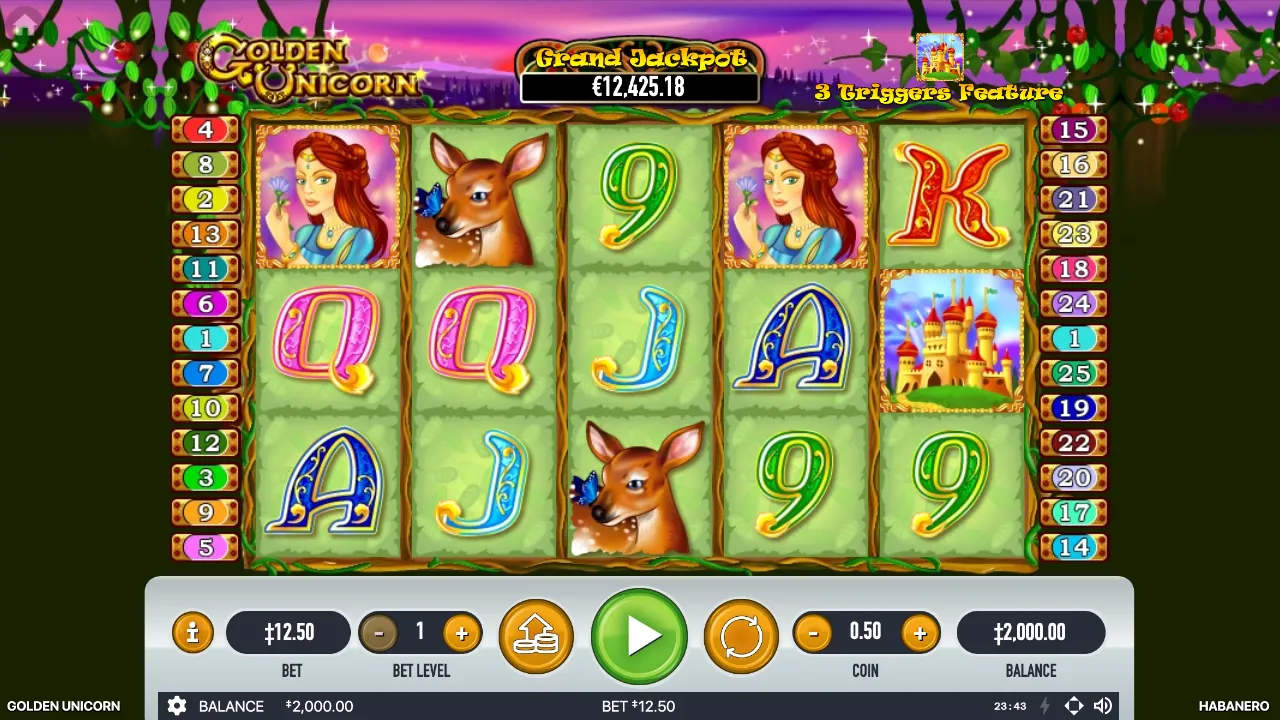Image resolution: width=1280 pixels, height=720 pixels.
Task: Select payline number 15 marker
Action: tap(1074, 130)
